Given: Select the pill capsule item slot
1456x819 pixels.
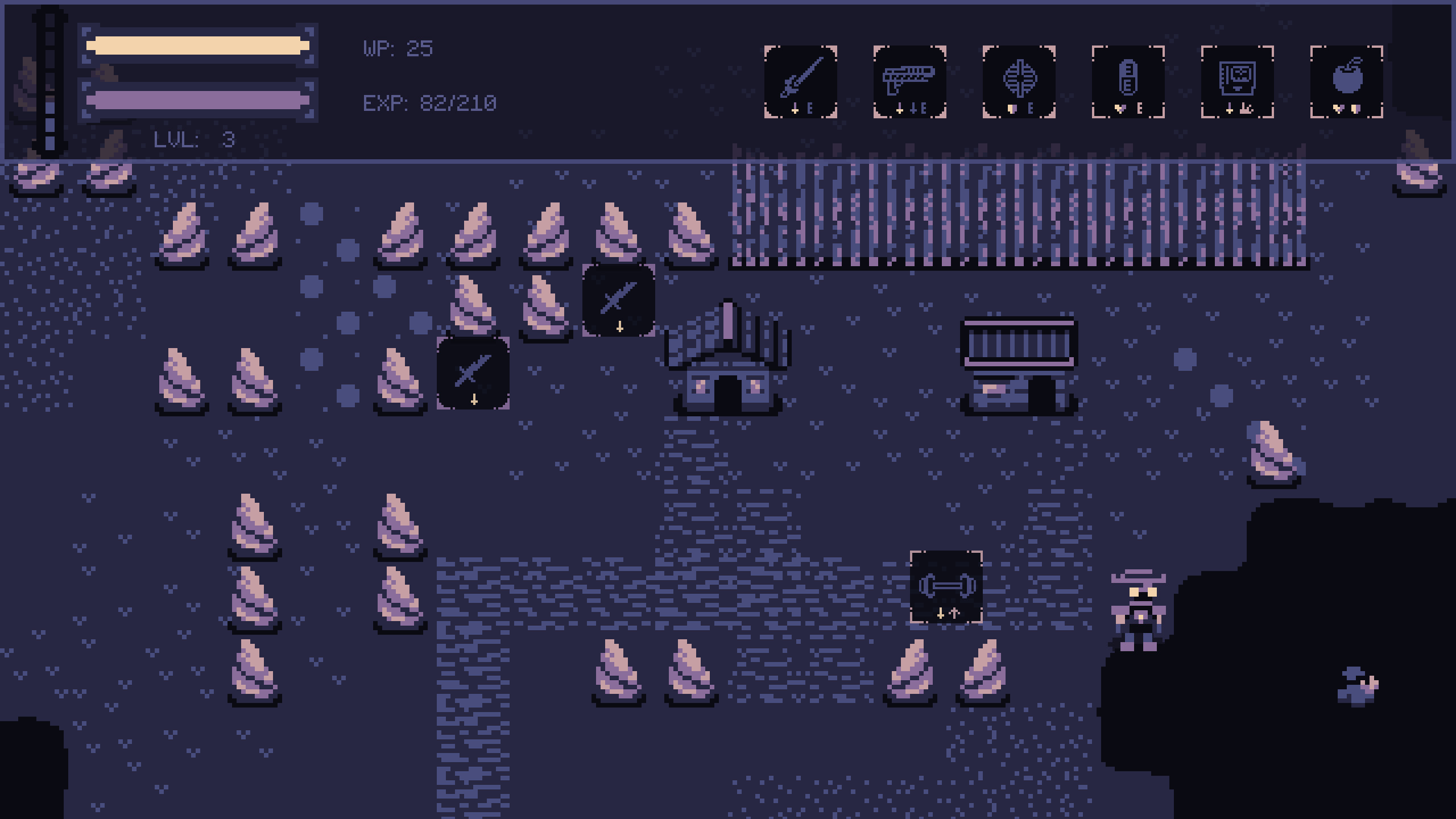Looking at the screenshot, I should pos(1128,82).
